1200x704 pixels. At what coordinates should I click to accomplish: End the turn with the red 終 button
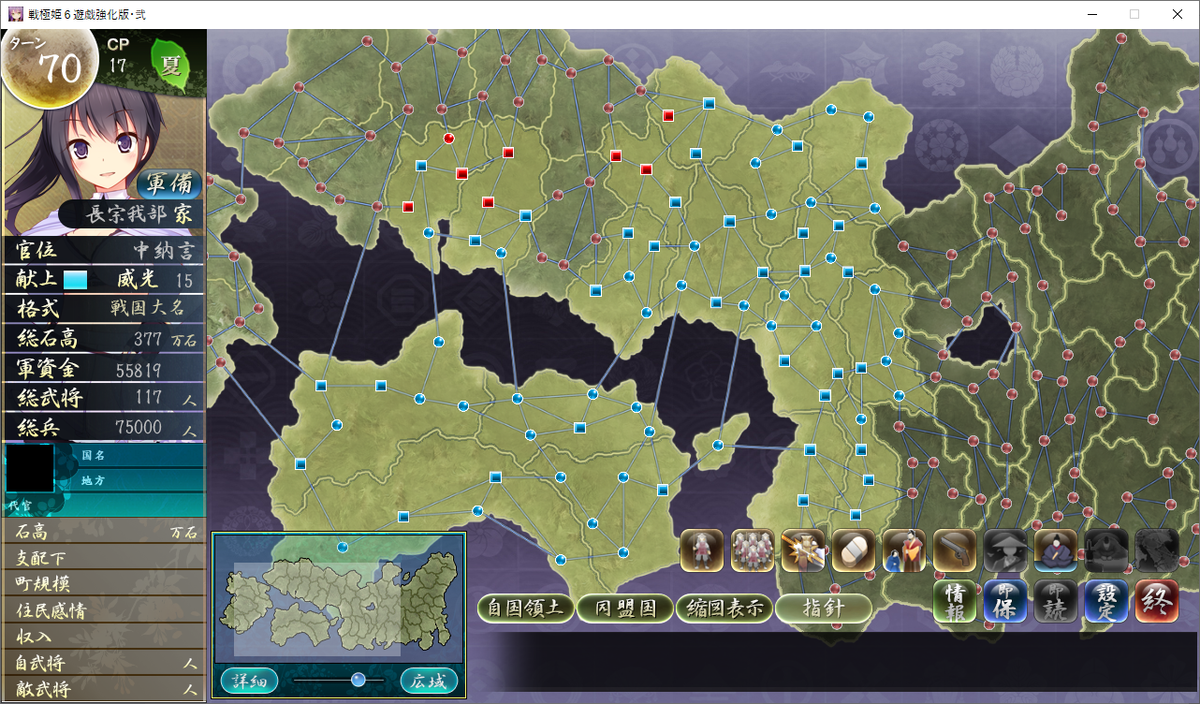pos(1156,602)
